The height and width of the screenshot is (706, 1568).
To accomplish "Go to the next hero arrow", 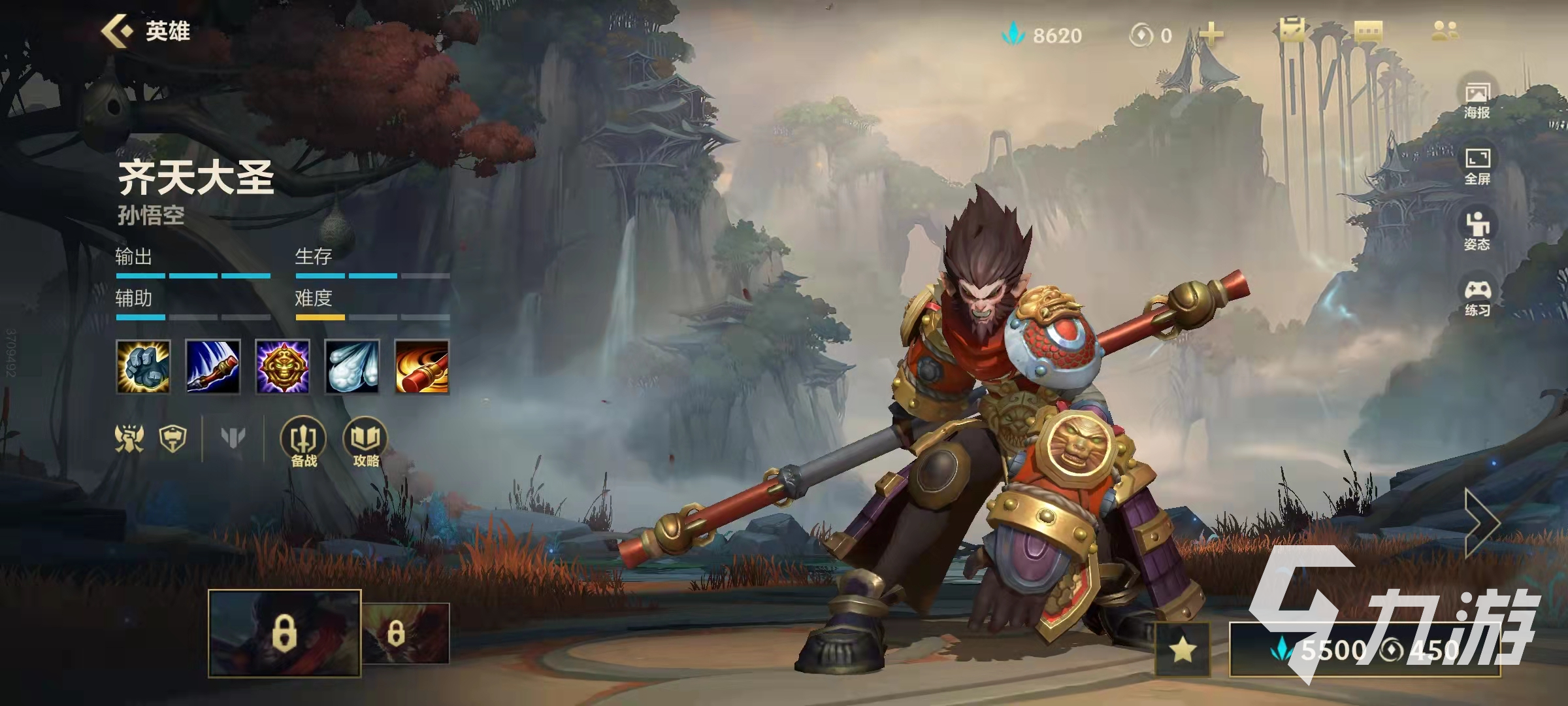I will click(1482, 523).
